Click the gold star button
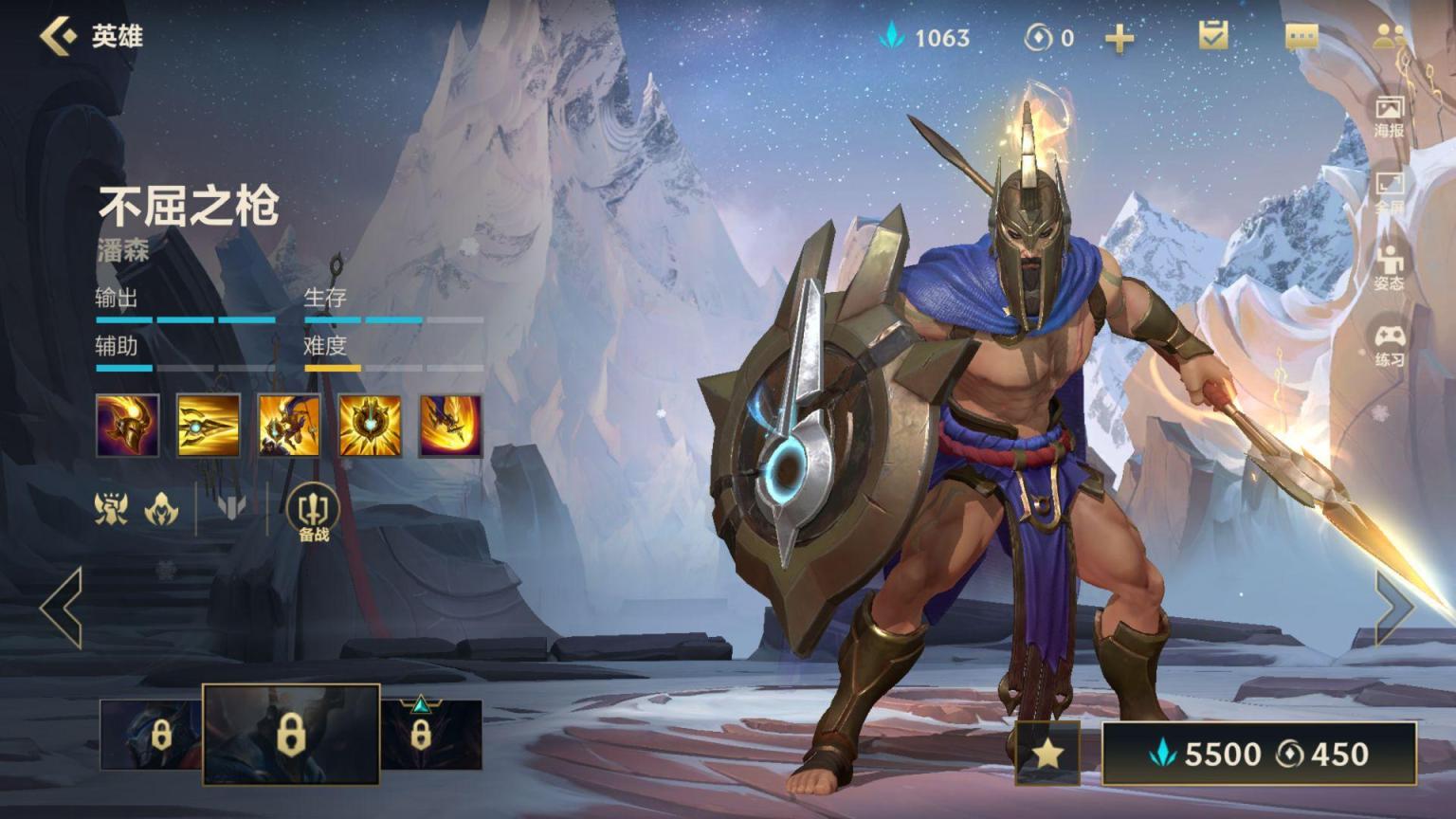Screen dimensions: 1456x819 coord(1047,754)
